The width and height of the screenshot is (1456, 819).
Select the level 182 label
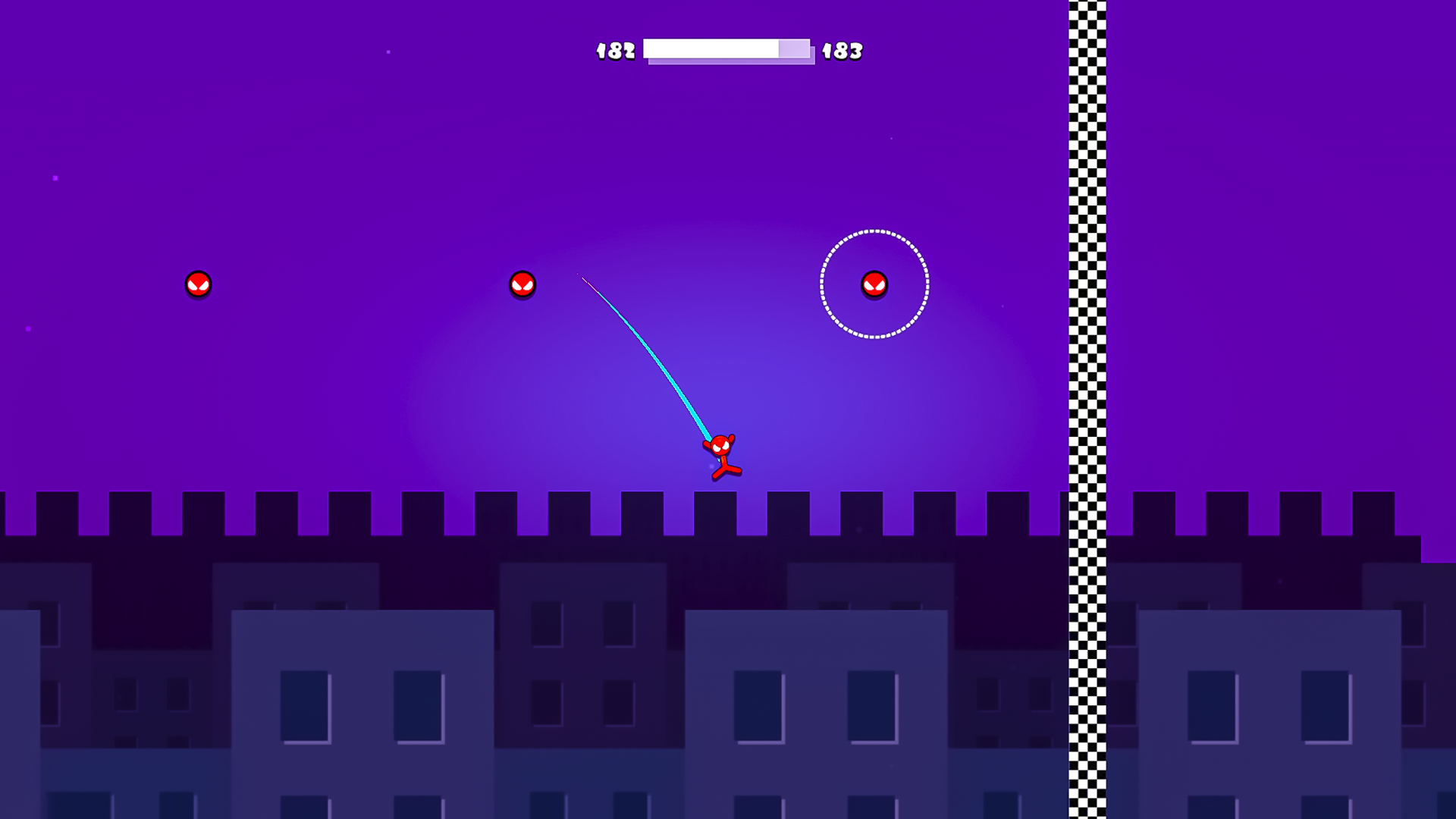(616, 50)
